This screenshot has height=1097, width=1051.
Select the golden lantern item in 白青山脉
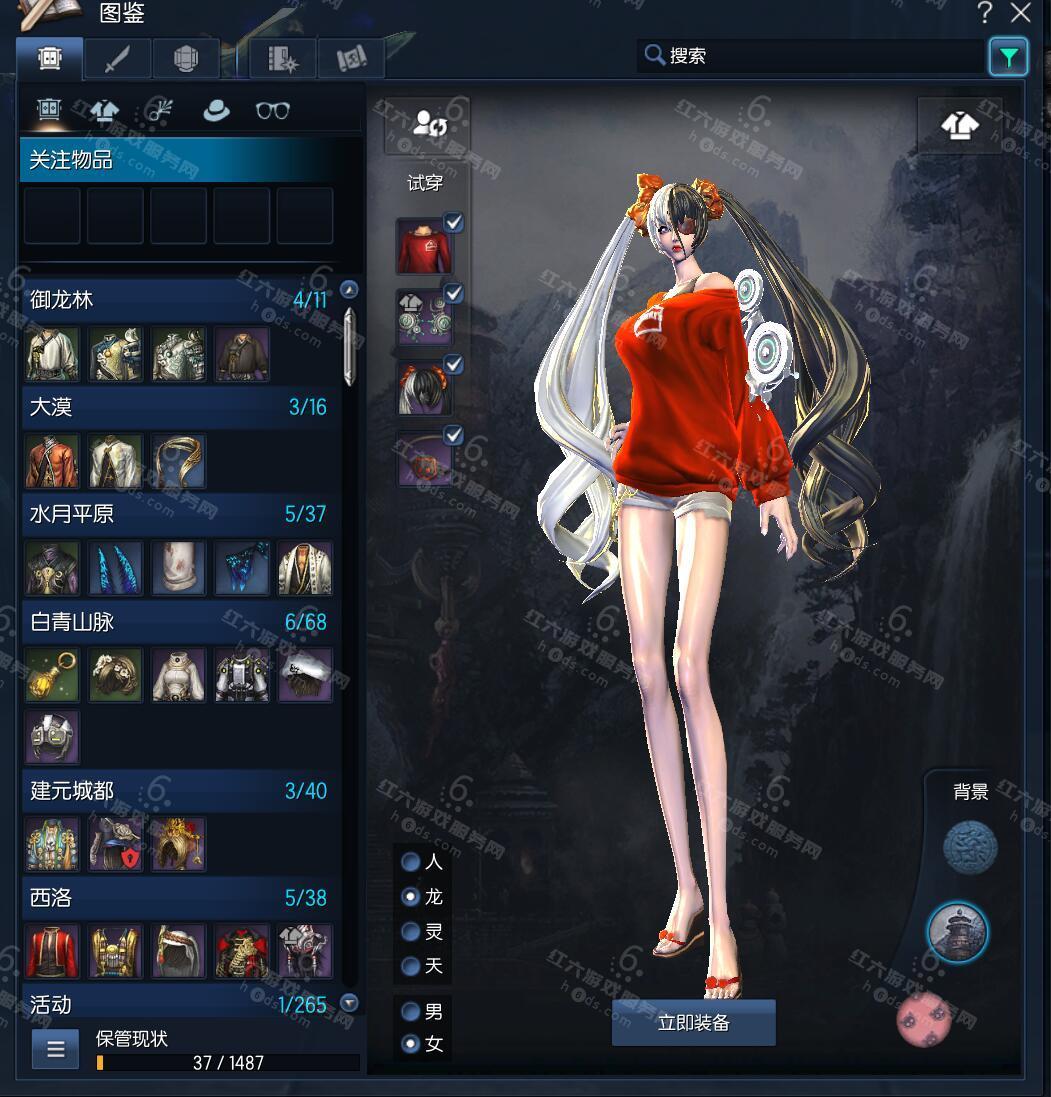click(52, 675)
